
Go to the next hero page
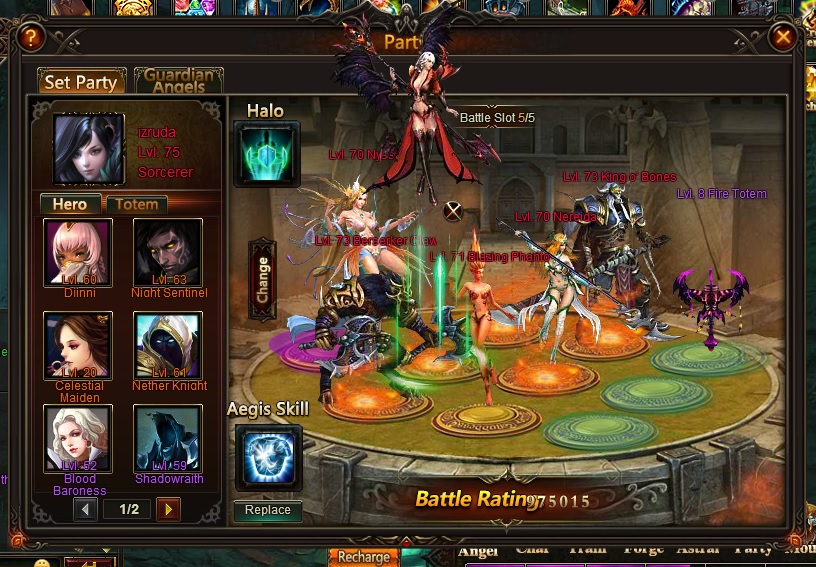tap(168, 510)
